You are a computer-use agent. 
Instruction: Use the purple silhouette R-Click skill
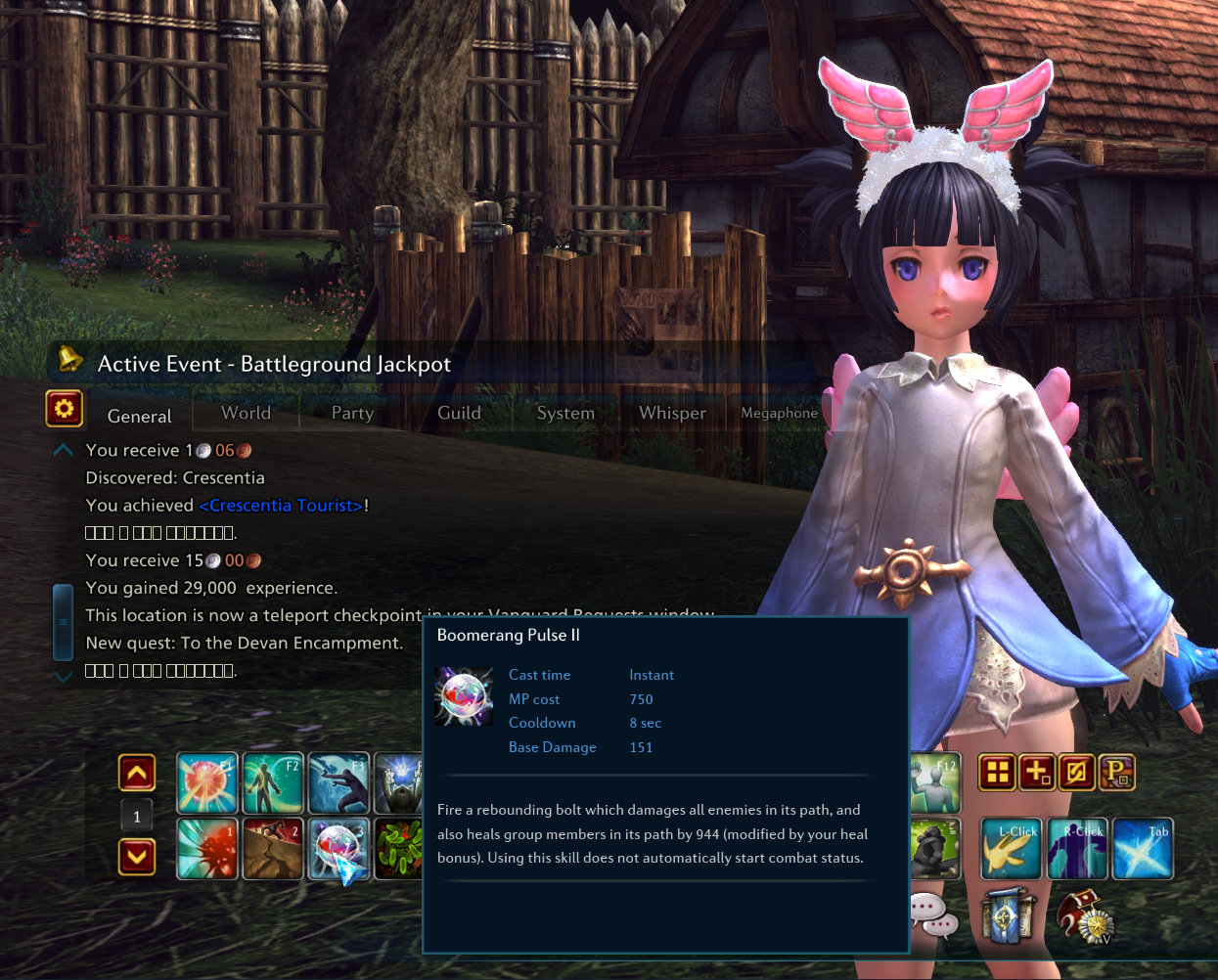click(1077, 849)
